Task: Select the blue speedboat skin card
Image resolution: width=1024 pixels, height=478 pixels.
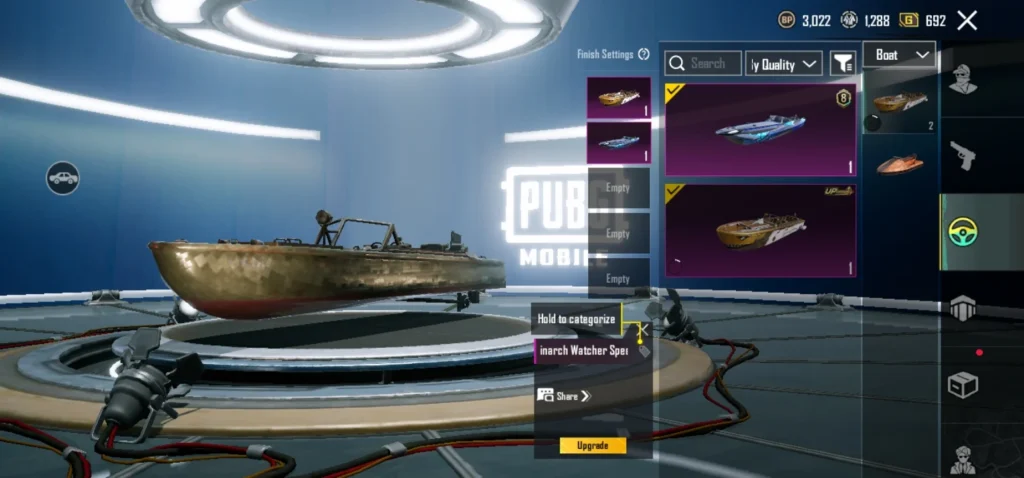Action: pos(760,129)
